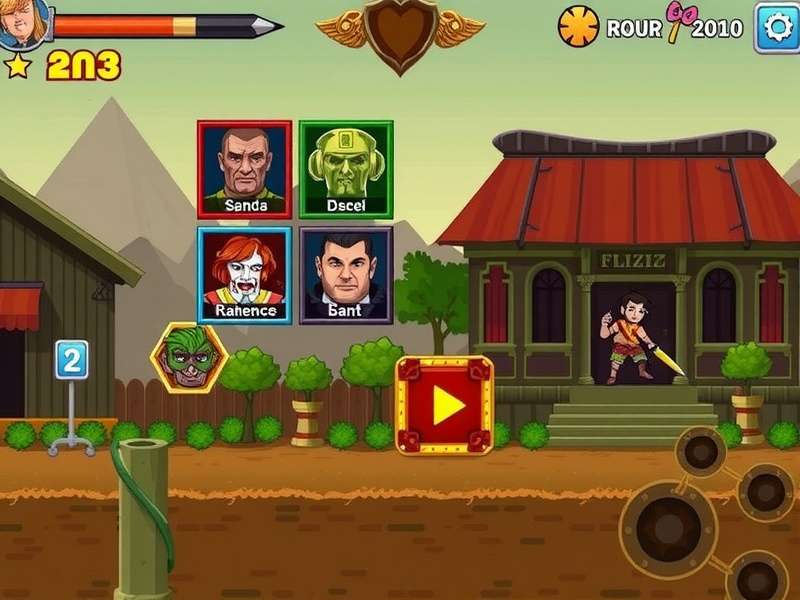Screen dimensions: 800x600
Task: Click the orange coin currency icon
Action: point(578,27)
